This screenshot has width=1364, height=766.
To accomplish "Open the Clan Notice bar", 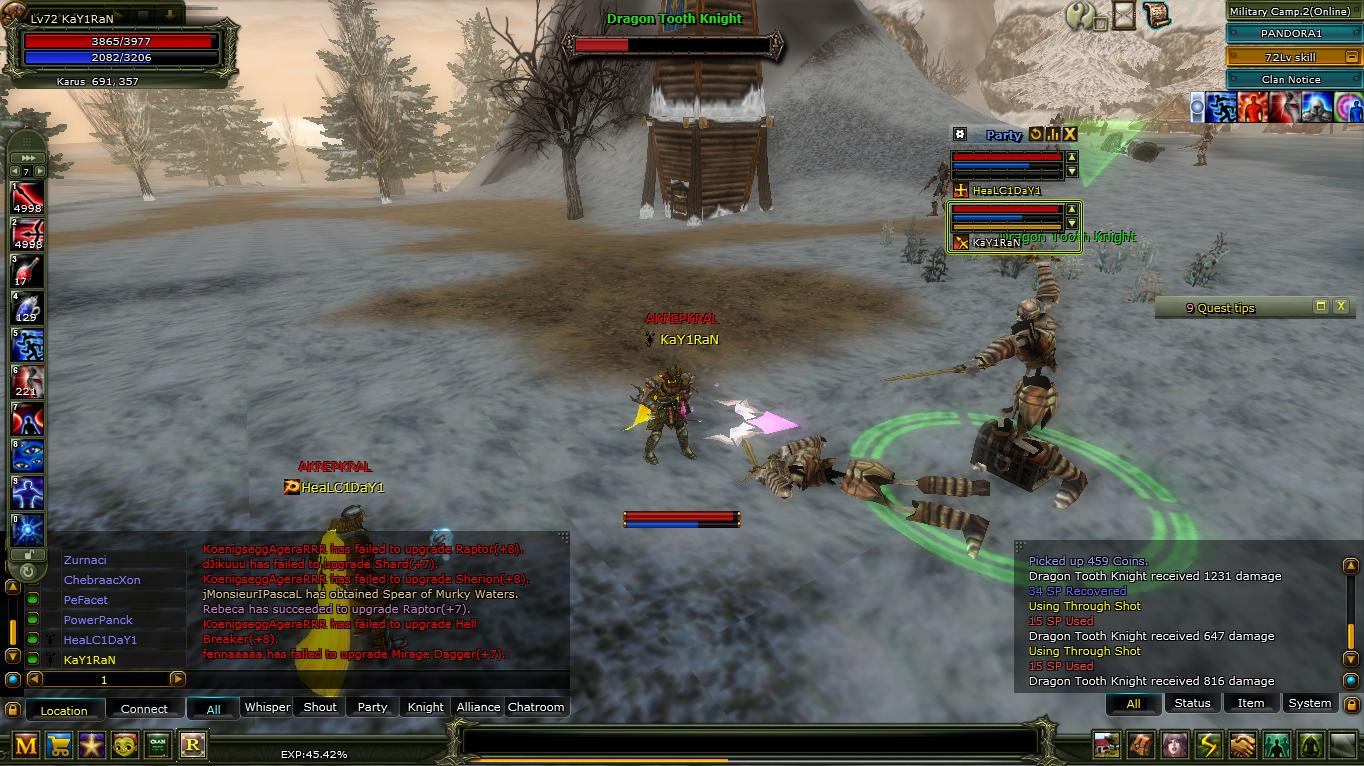I will pos(1291,79).
